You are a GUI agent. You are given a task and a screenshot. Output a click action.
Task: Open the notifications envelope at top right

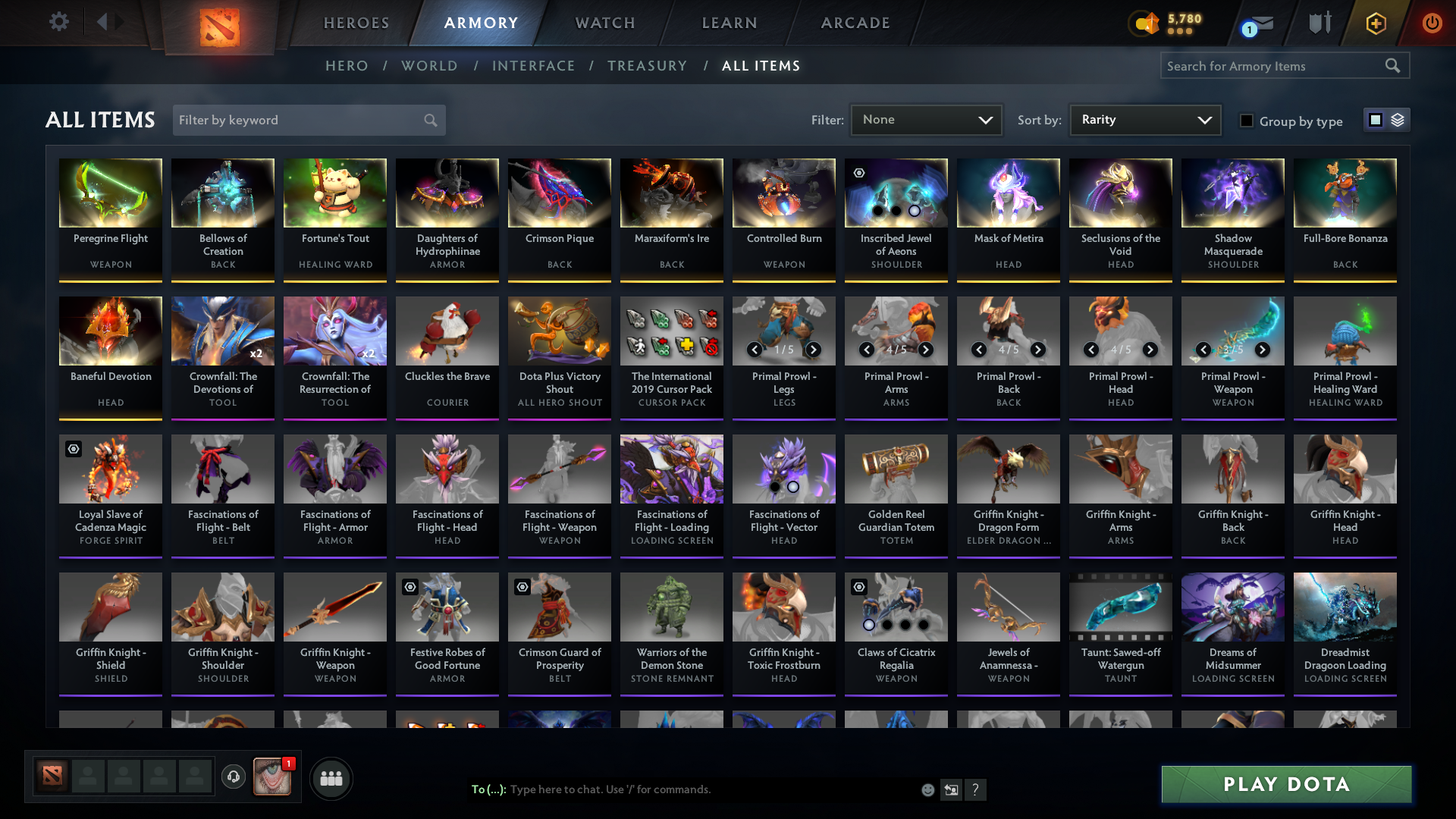click(x=1263, y=21)
